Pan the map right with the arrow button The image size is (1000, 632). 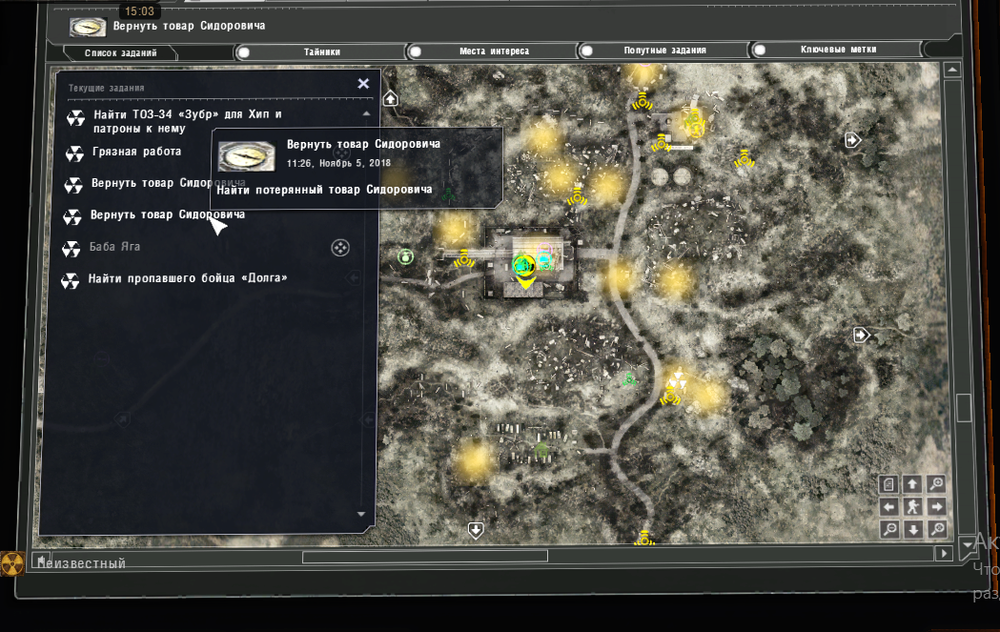pos(937,506)
